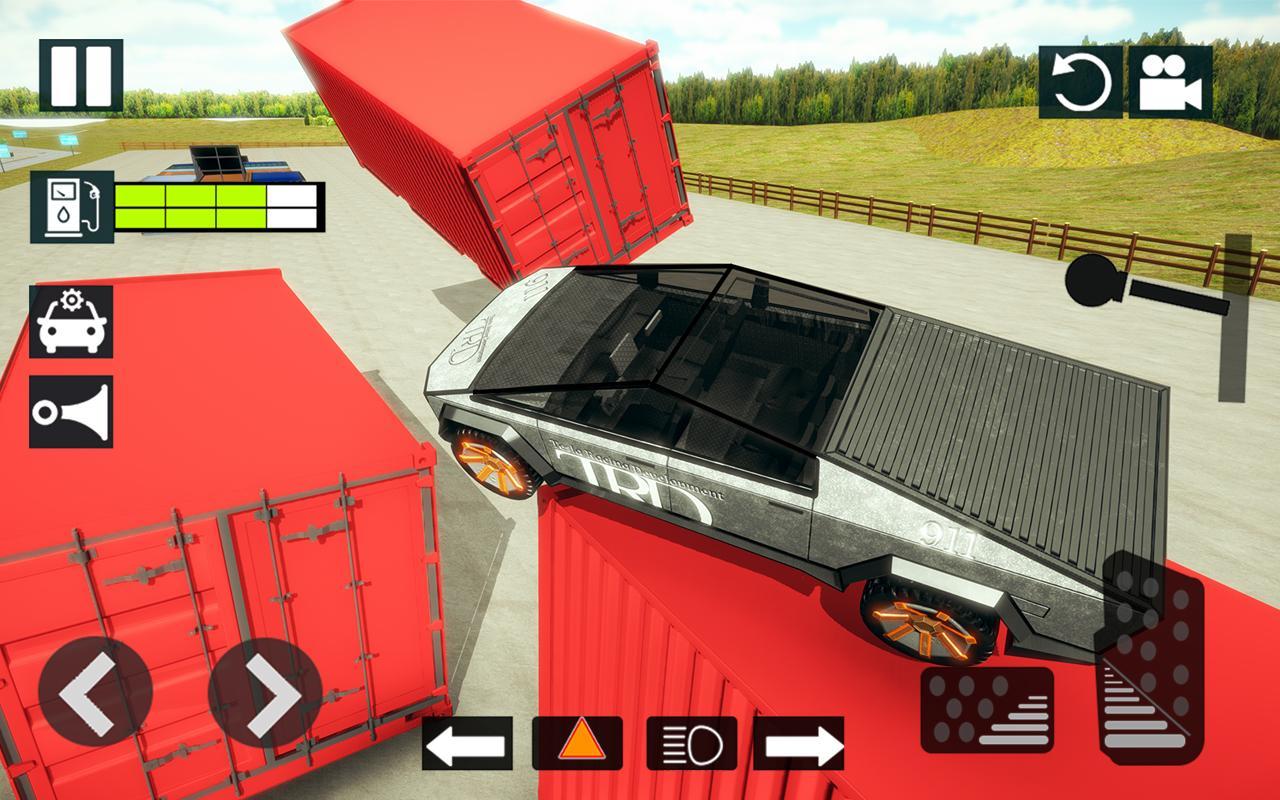Hit the brake pedal

986,709
